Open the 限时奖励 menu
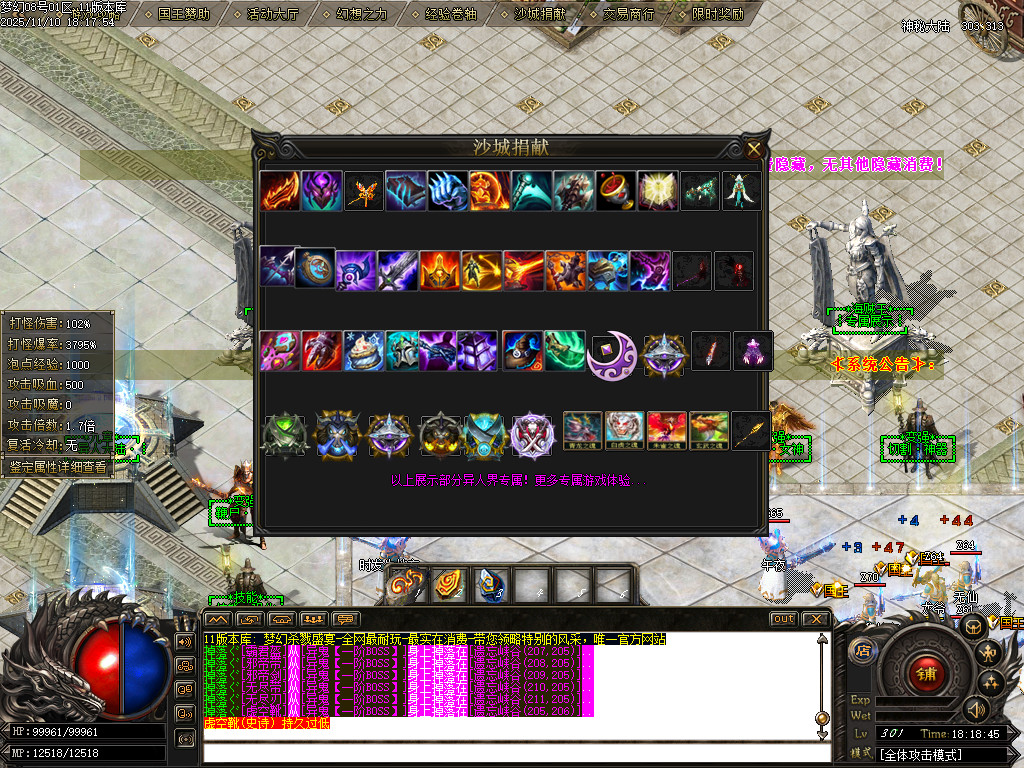Screen dimensions: 1024x768 click(718, 14)
